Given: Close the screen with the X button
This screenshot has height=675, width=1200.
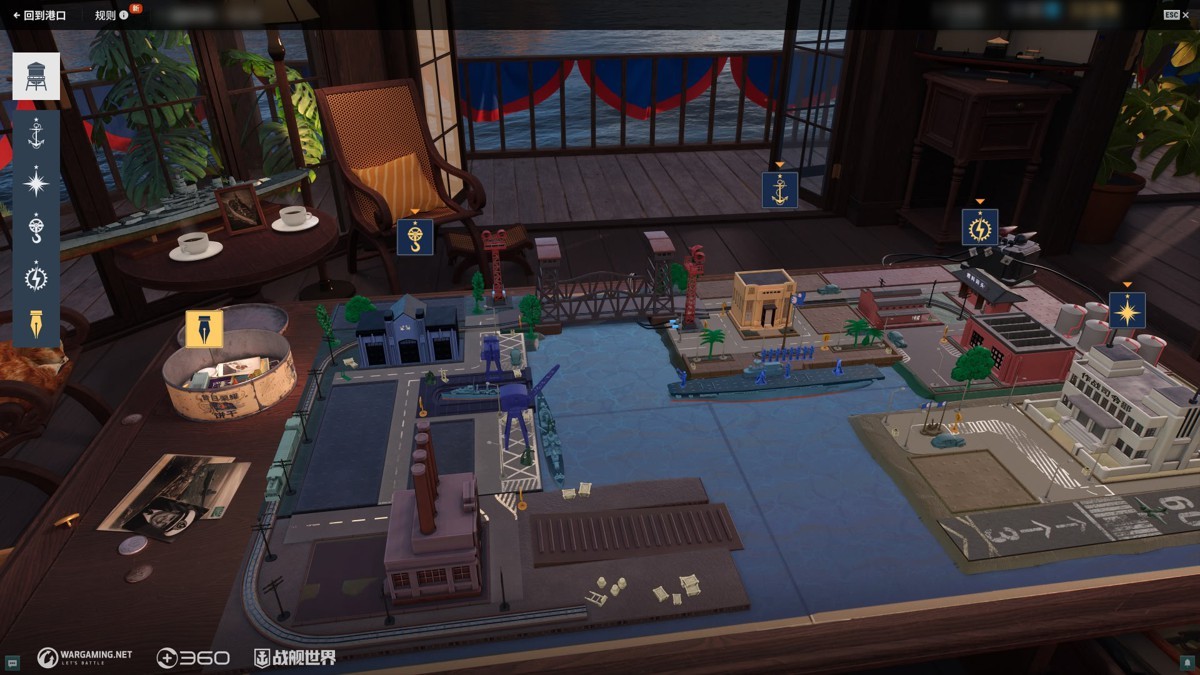Looking at the screenshot, I should 1186,15.
